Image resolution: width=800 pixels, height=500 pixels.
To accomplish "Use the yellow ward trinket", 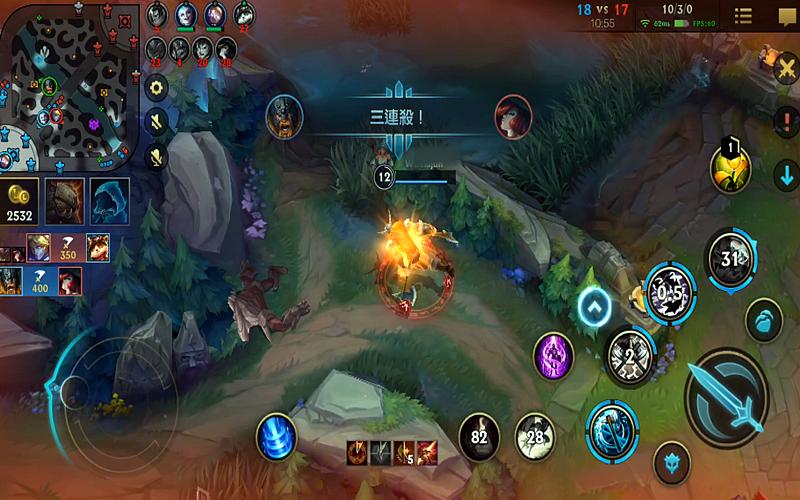I will [x=729, y=167].
